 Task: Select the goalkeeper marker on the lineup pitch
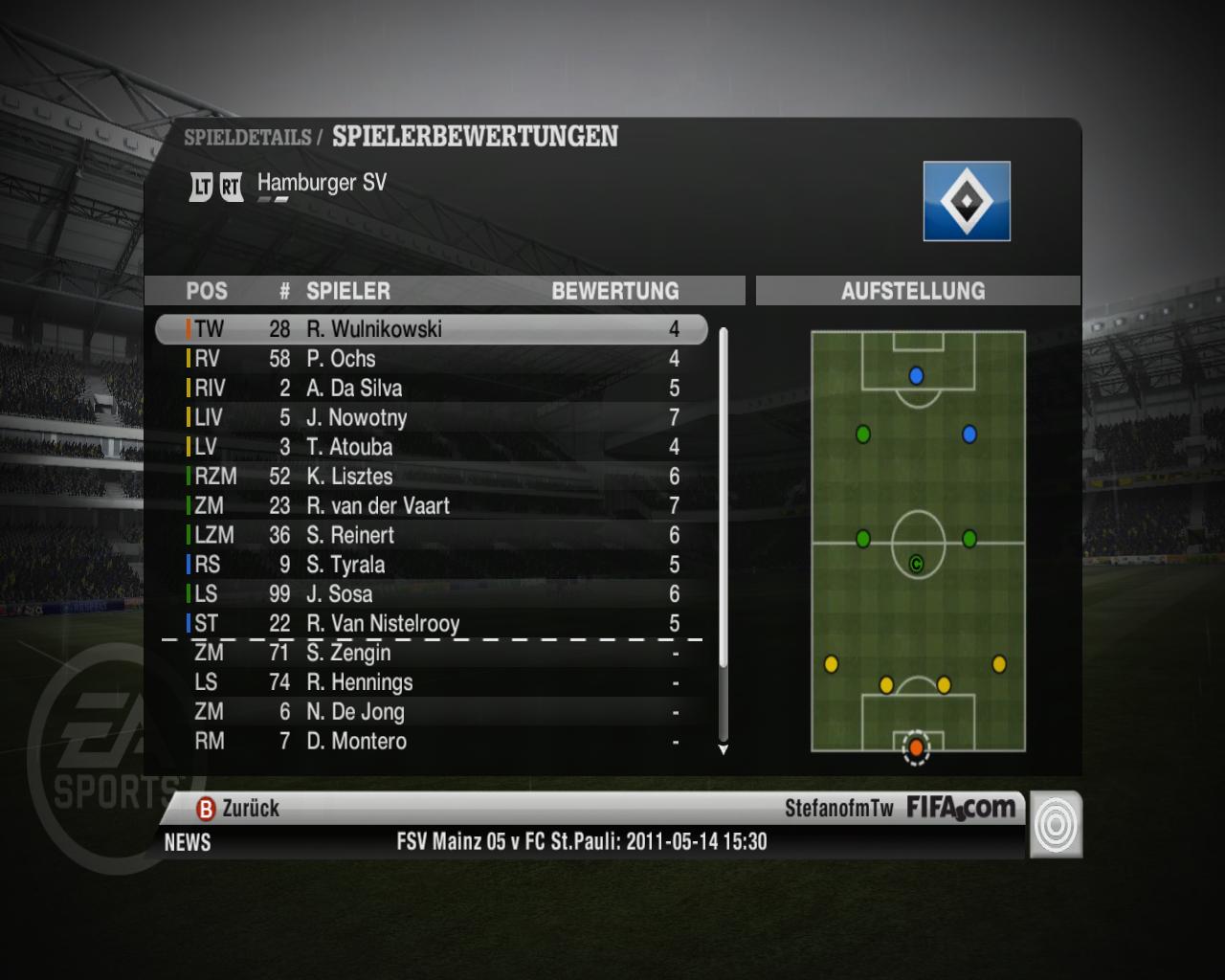916,746
